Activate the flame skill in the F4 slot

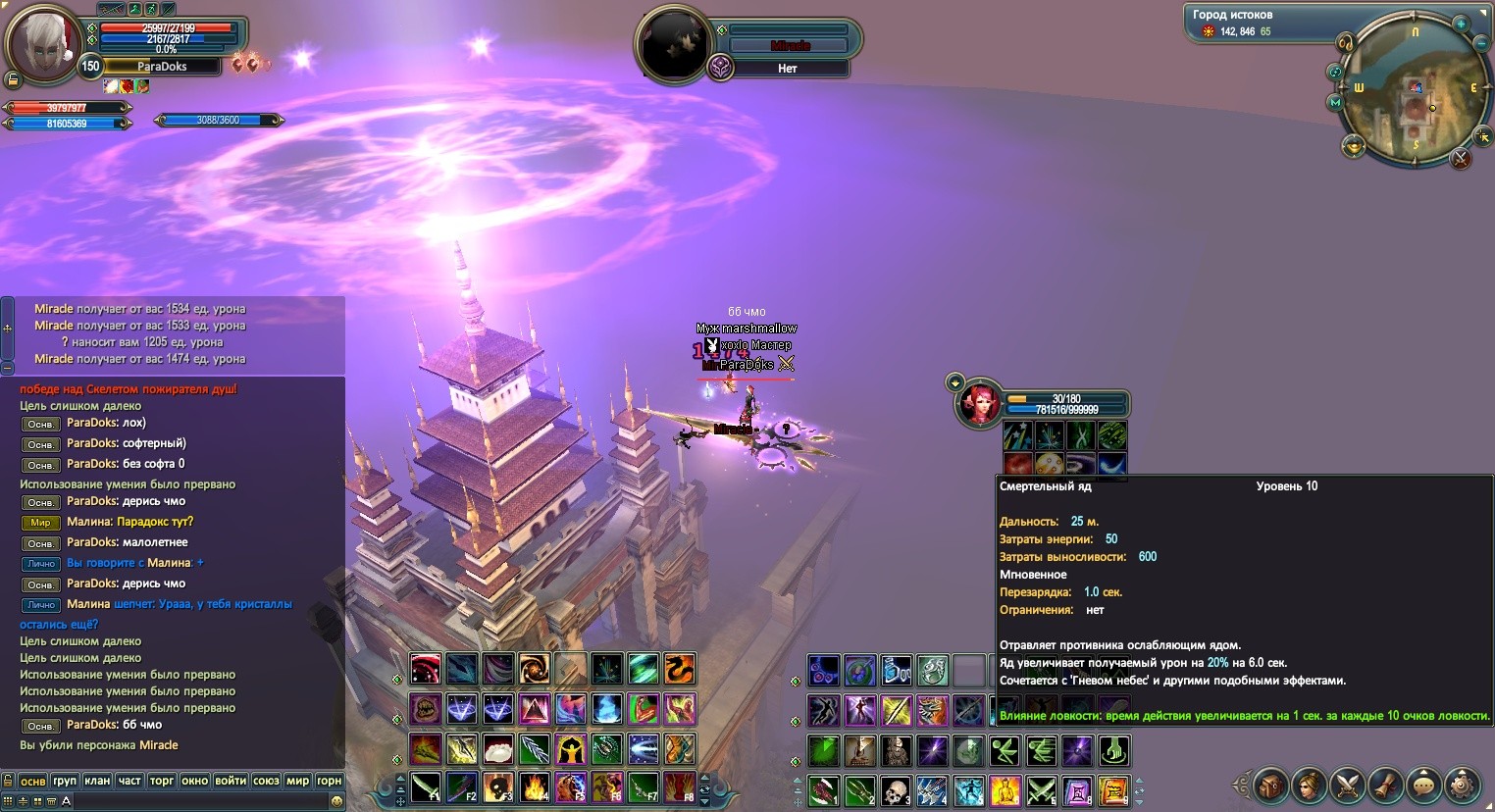coord(535,787)
